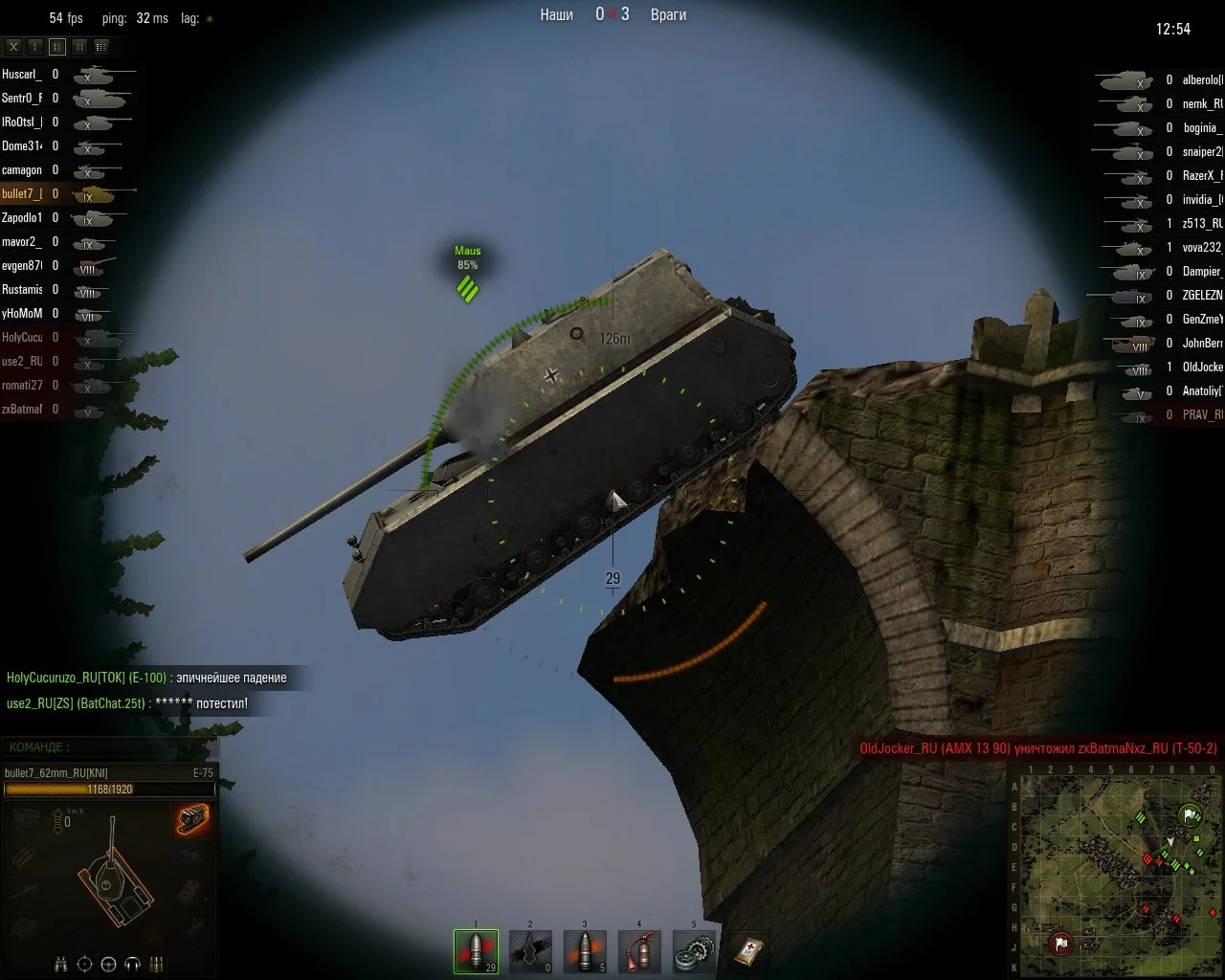Use the fire extinguisher consumable
1225x980 pixels.
[x=639, y=950]
